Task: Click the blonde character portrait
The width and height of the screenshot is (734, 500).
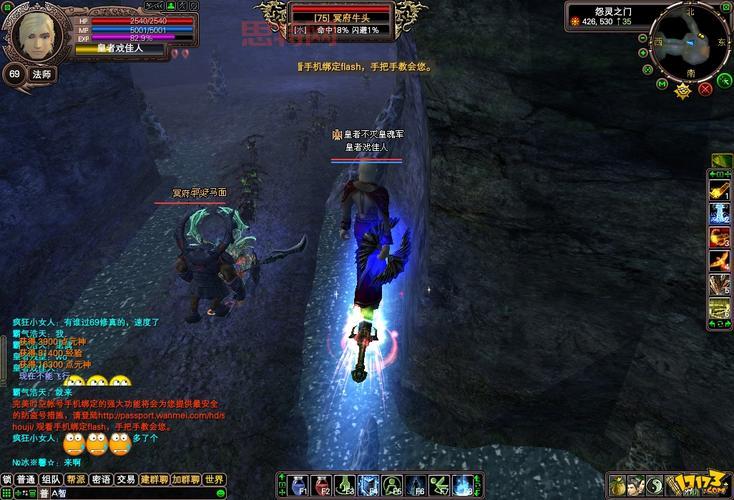Action: [34, 33]
